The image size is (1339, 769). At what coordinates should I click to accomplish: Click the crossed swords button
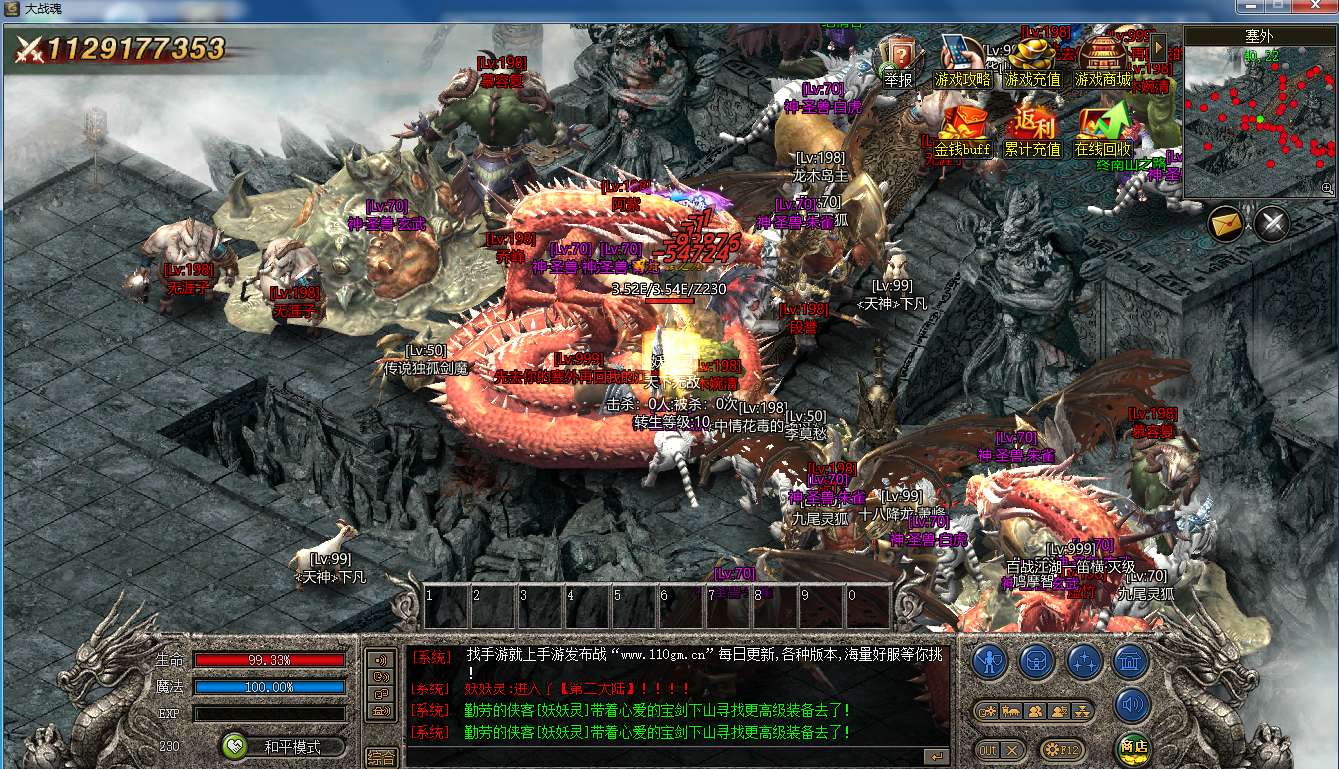tap(1272, 223)
